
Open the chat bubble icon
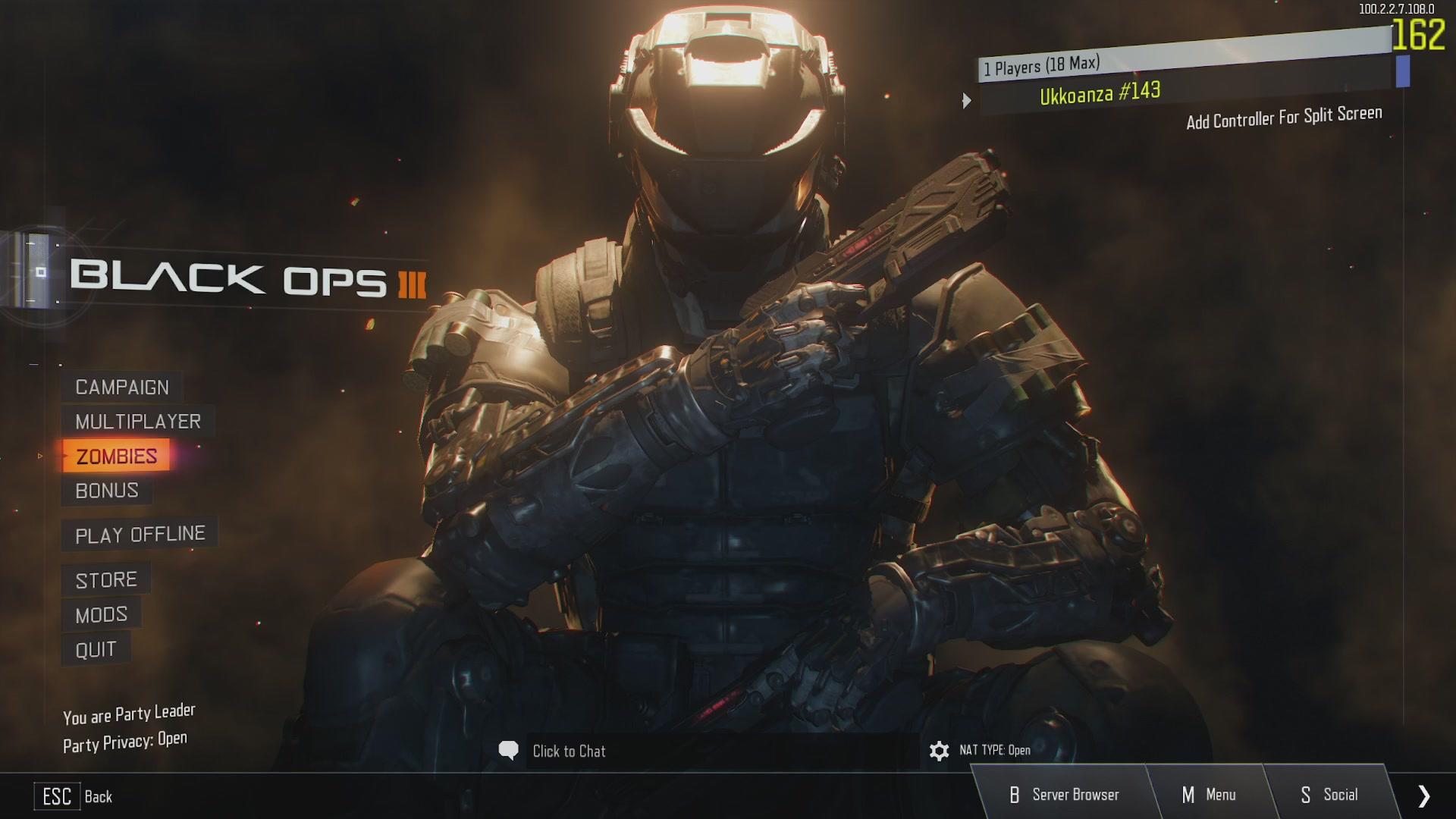coord(510,752)
